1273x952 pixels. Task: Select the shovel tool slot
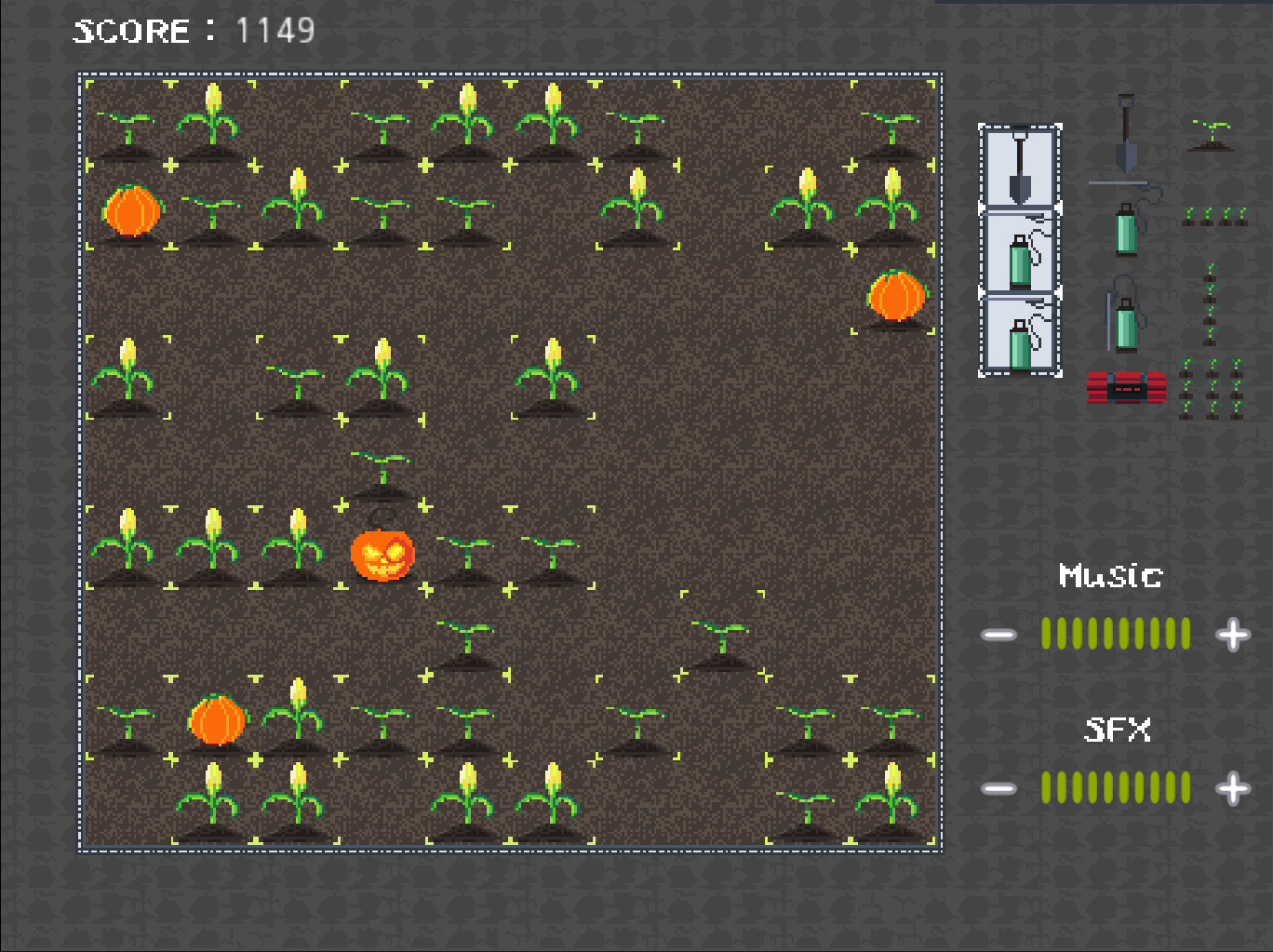1019,168
